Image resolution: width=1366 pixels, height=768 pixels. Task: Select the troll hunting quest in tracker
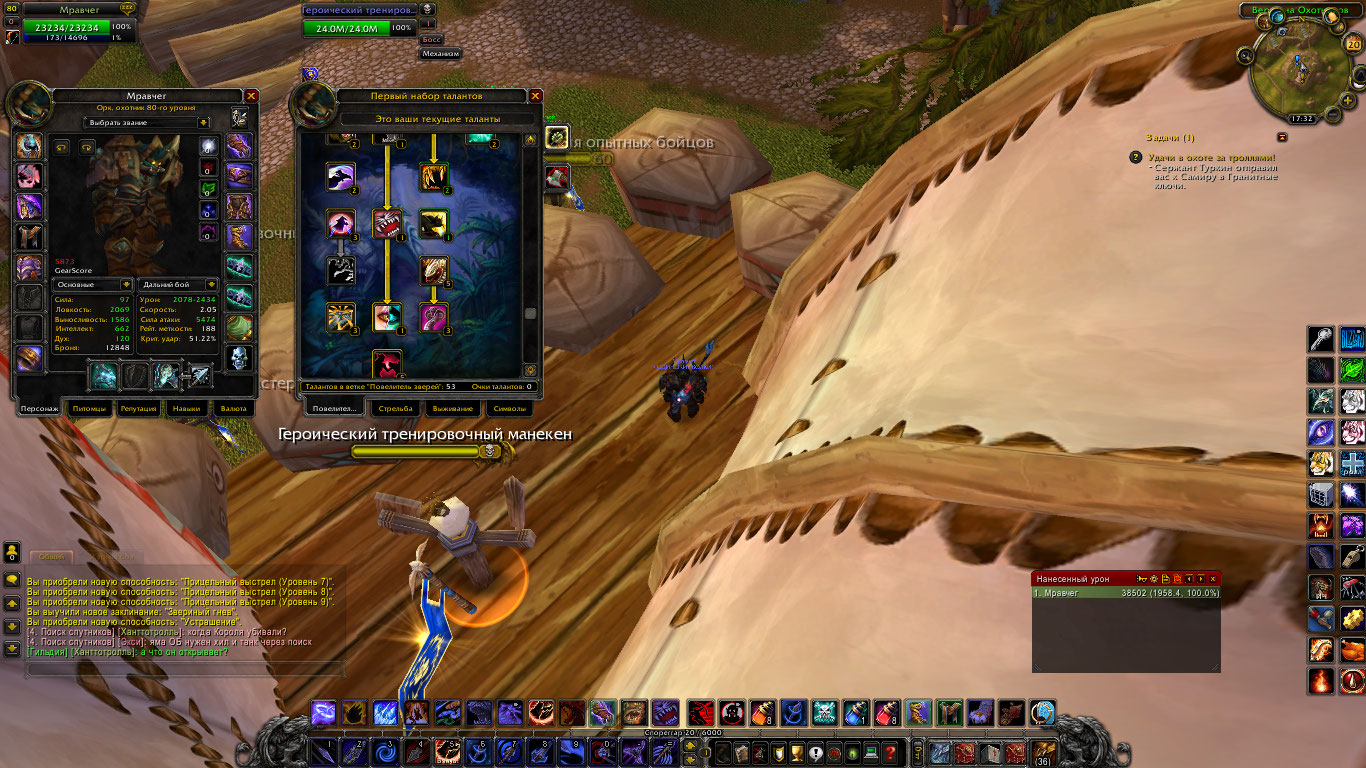[1209, 158]
